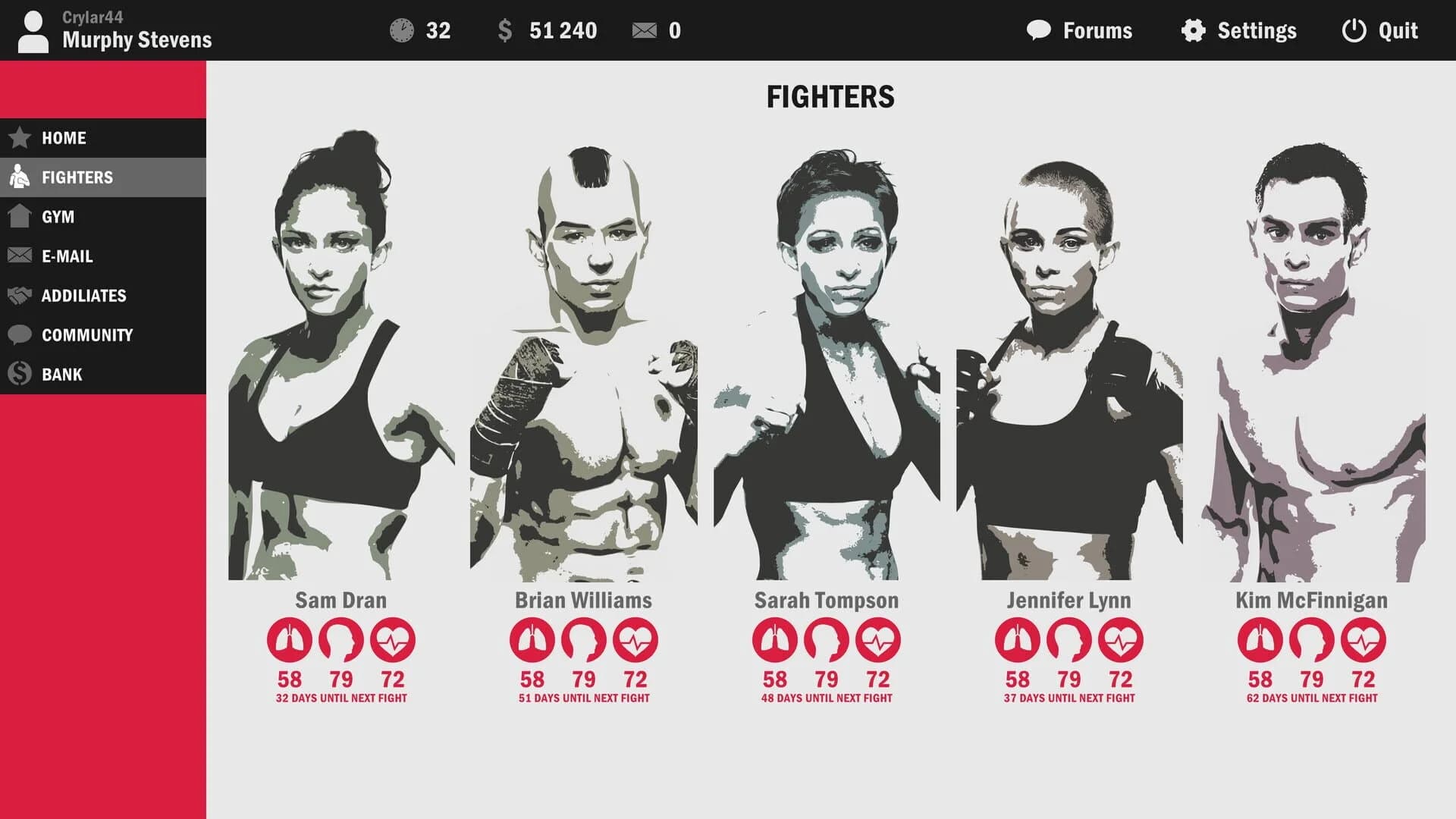This screenshot has height=819, width=1456.
Task: Click the mail envelope icon showing 0 messages
Action: click(x=645, y=30)
